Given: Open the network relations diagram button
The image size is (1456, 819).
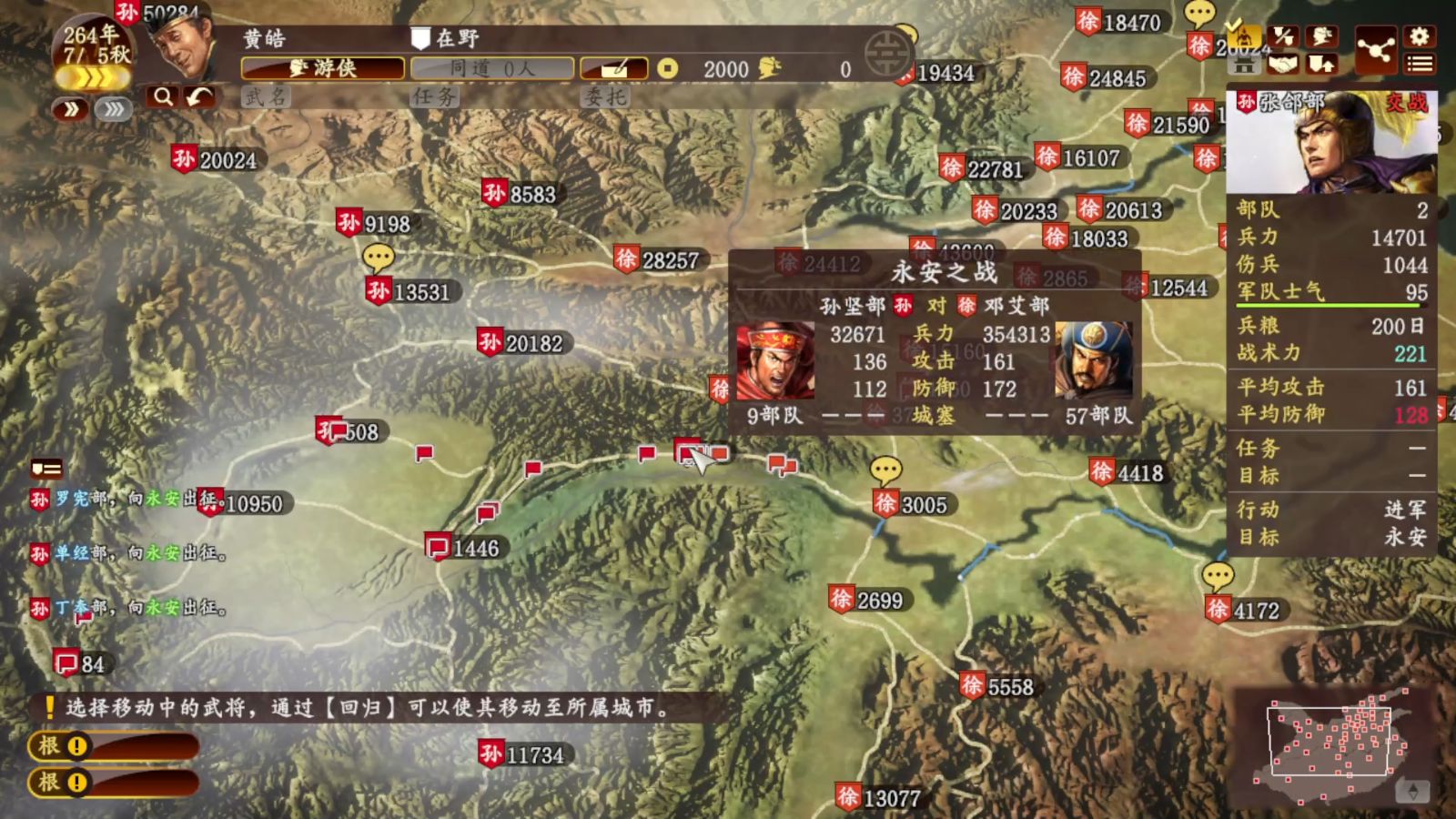Looking at the screenshot, I should point(1375,49).
